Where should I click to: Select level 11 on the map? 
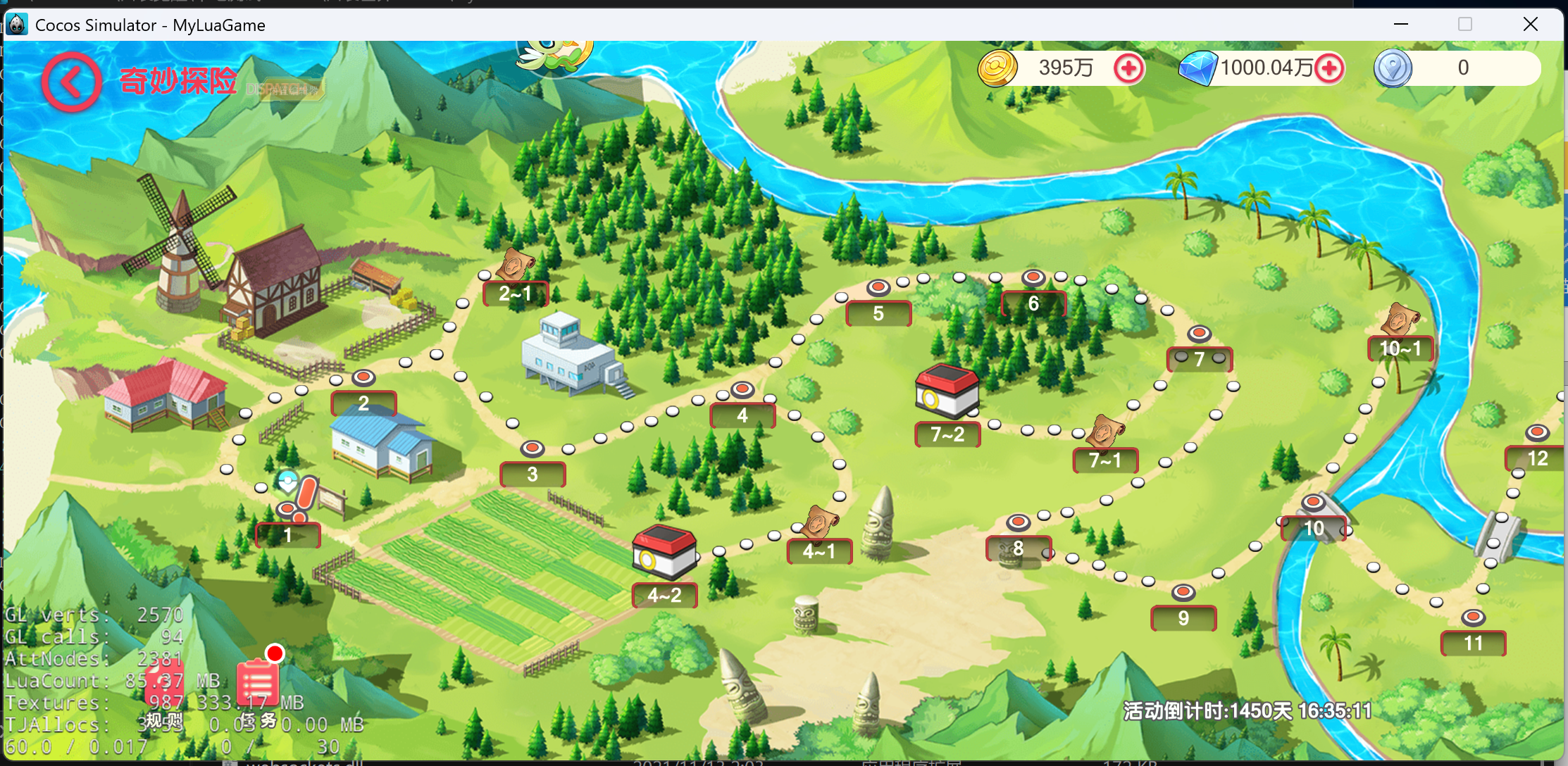click(x=1473, y=643)
